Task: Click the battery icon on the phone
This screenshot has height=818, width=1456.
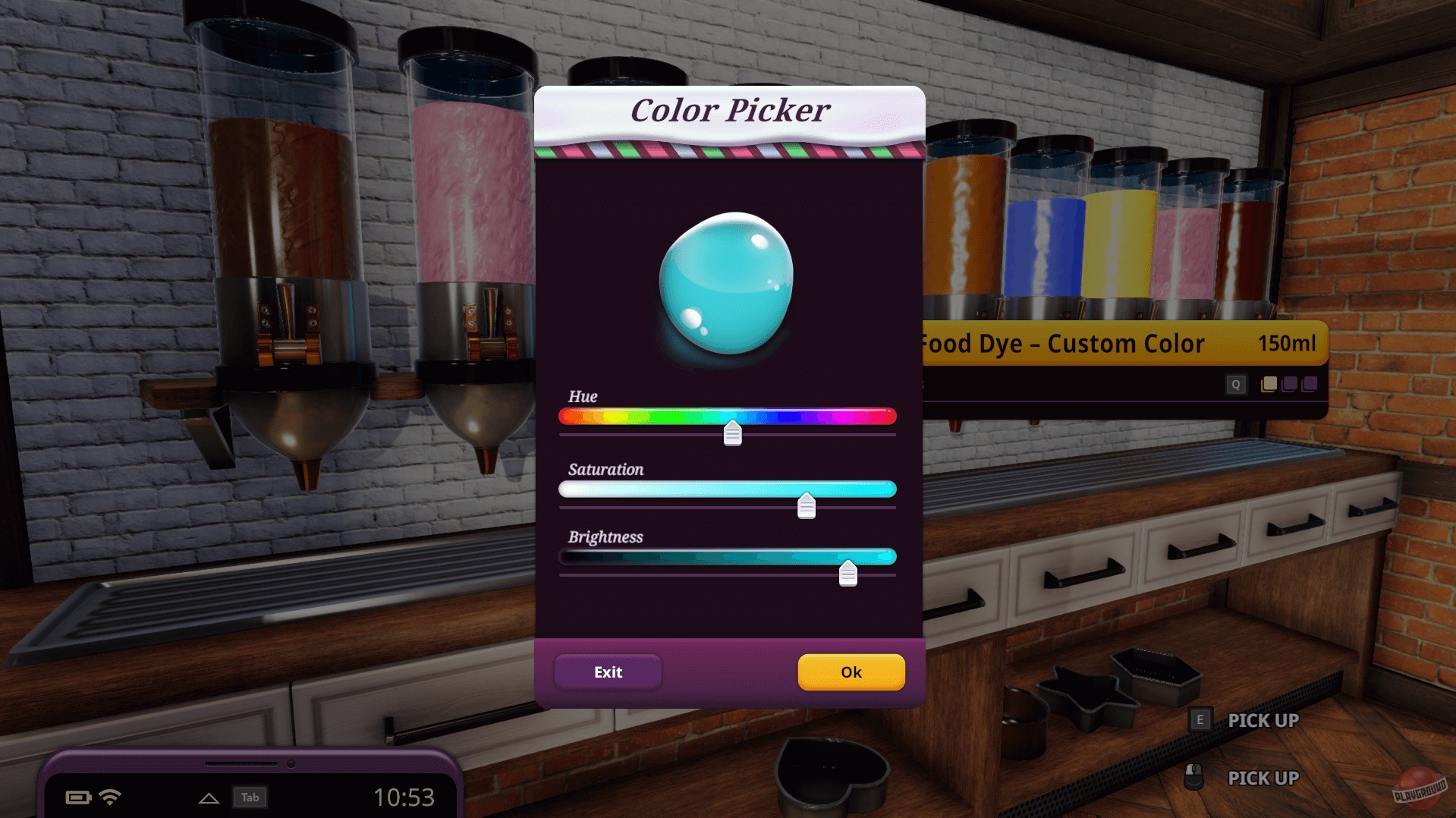Action: pos(78,797)
